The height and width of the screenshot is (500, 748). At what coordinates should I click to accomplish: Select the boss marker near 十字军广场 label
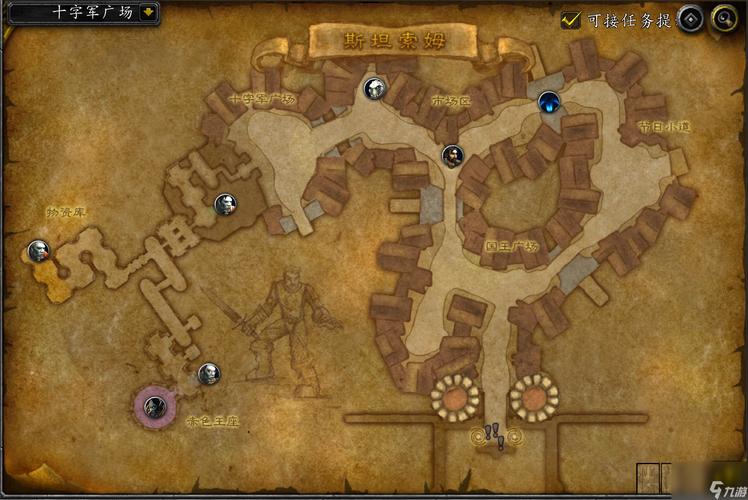point(374,89)
